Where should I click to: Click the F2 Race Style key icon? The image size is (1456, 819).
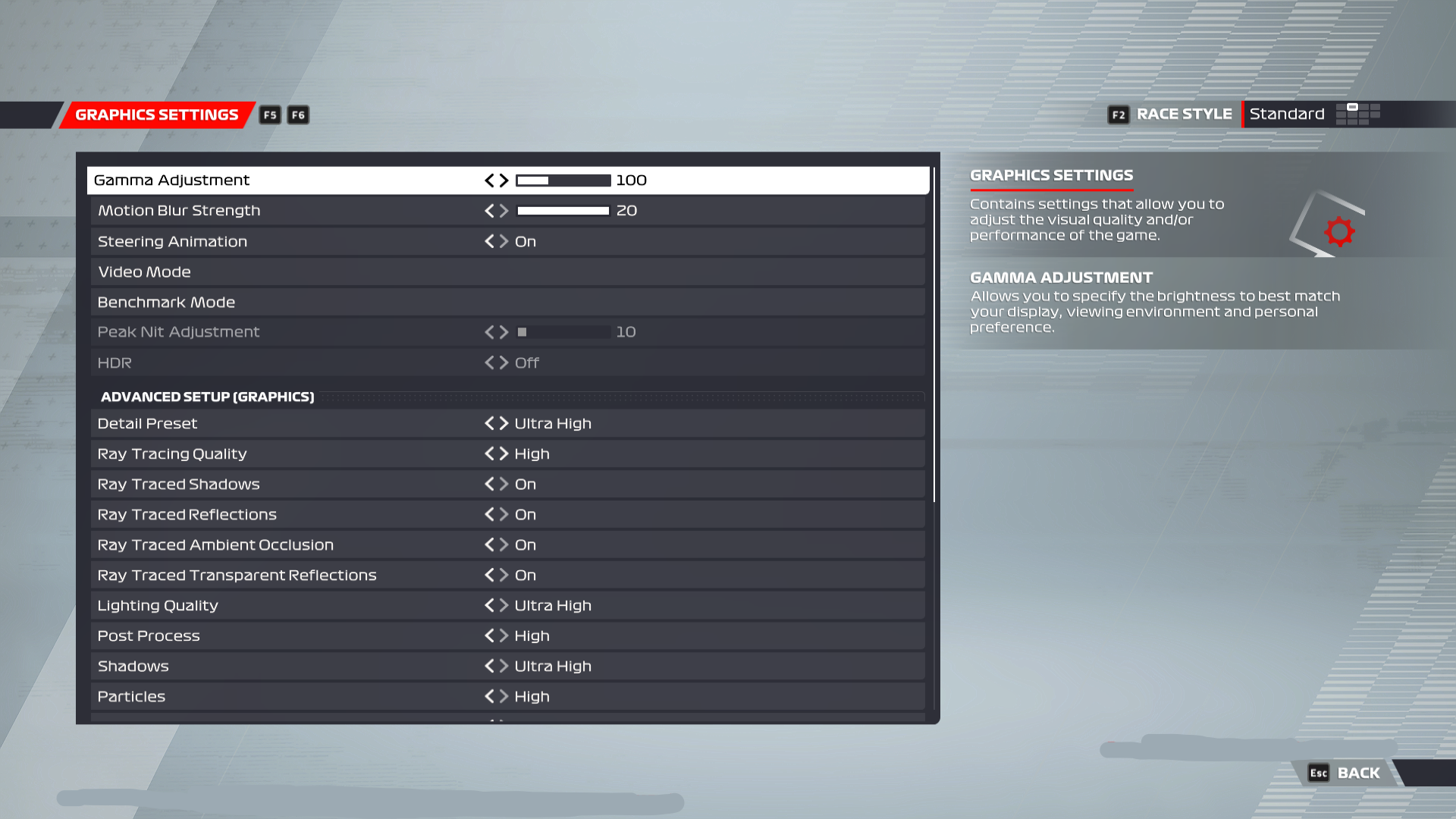[x=1118, y=115]
